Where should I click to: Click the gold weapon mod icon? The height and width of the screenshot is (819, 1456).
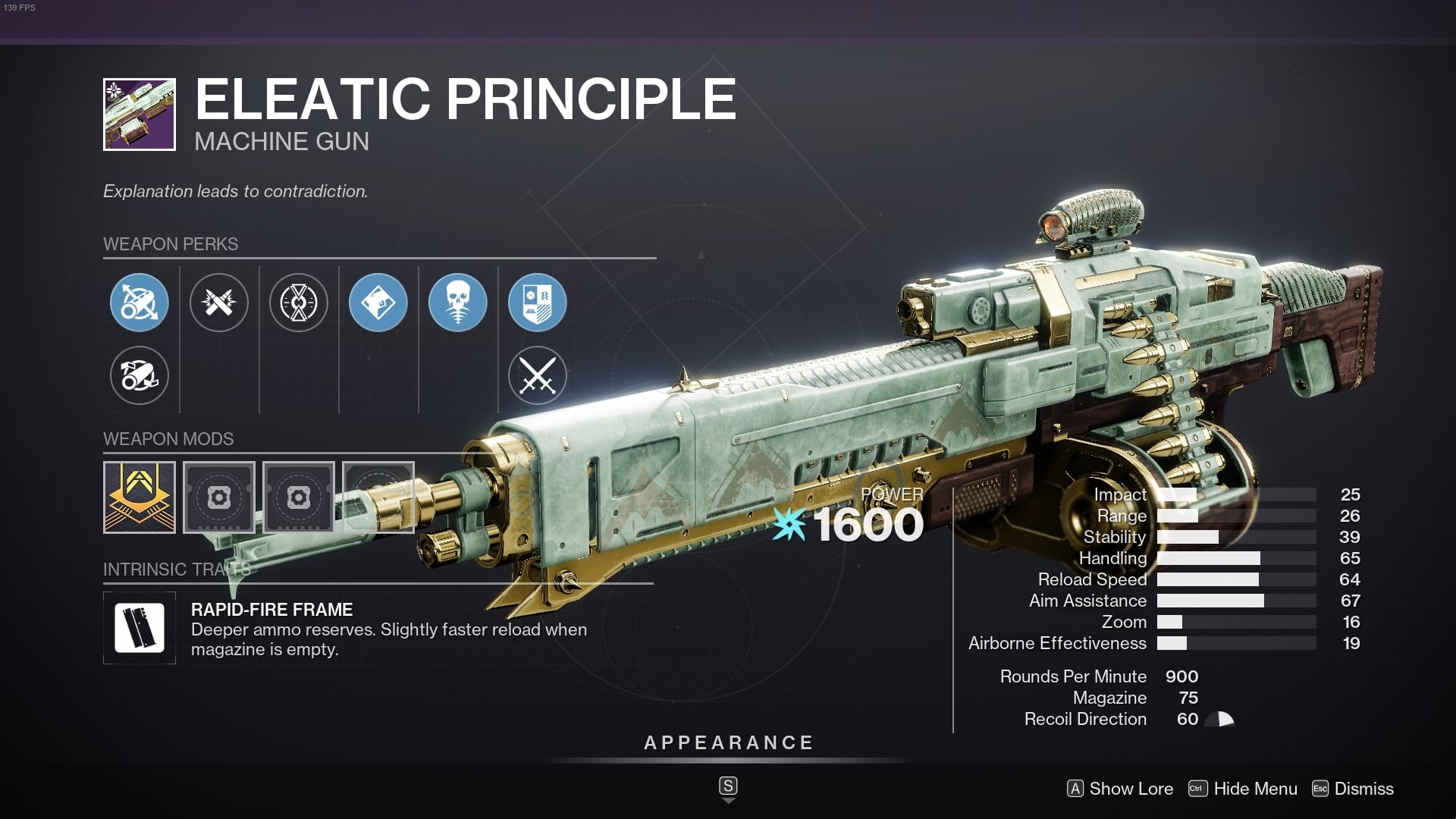140,497
